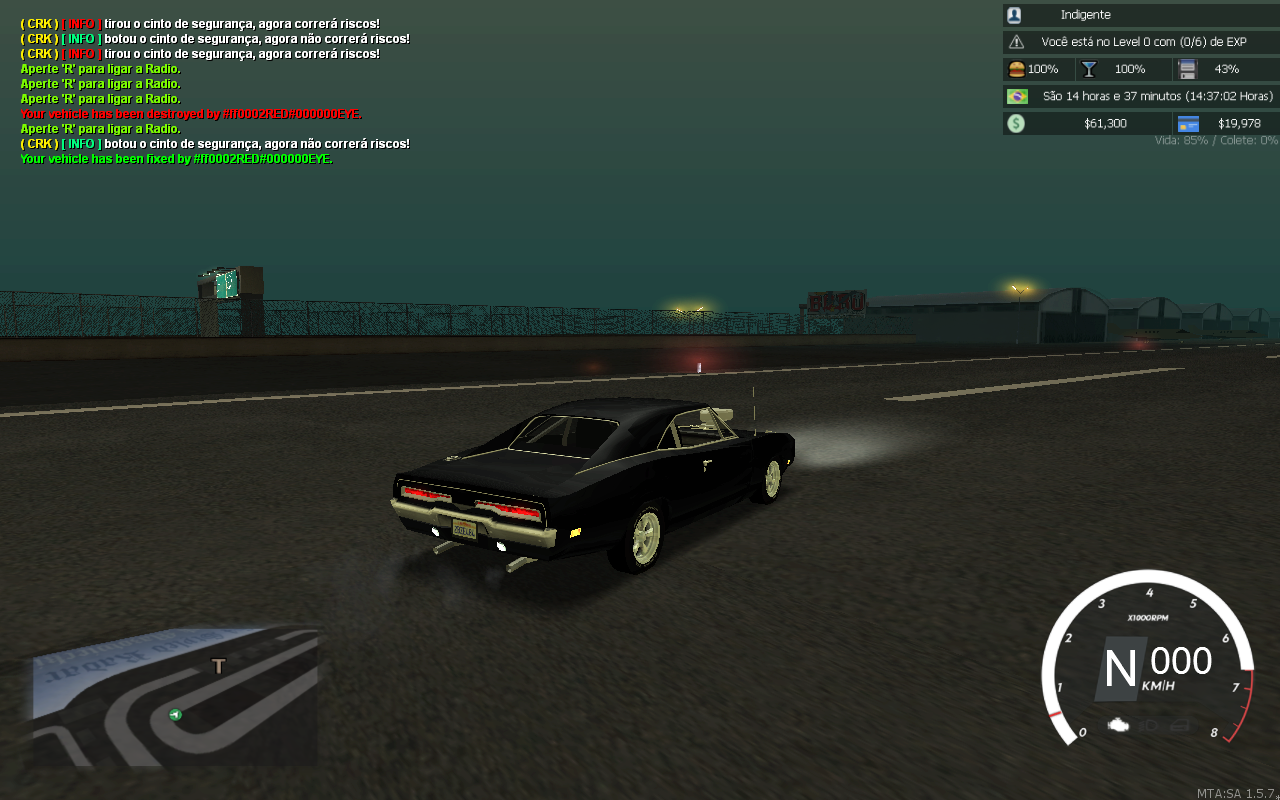Viewport: 1280px width, 800px height.
Task: Toggle the headlight icon on the speedometer
Action: [x=1148, y=724]
